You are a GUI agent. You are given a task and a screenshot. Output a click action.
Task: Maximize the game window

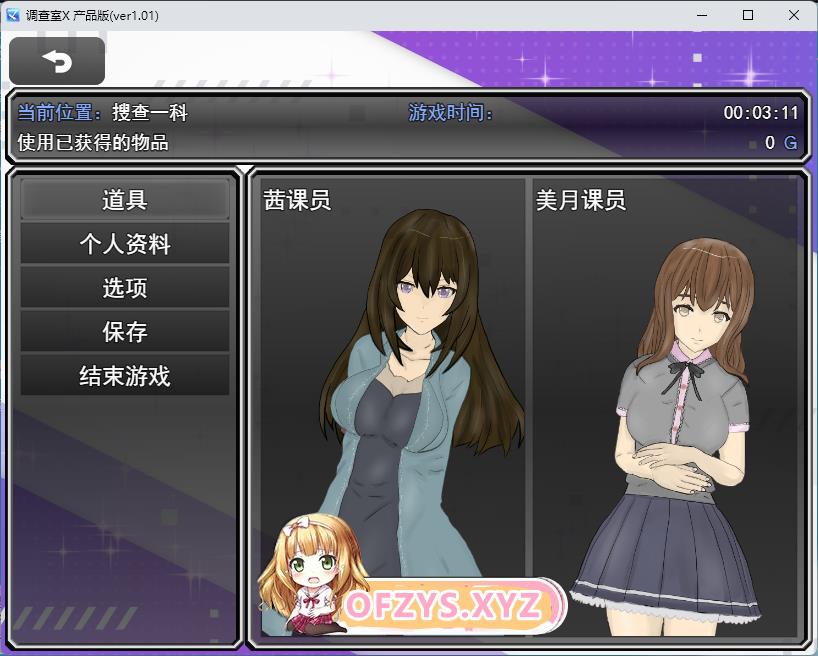coord(747,15)
